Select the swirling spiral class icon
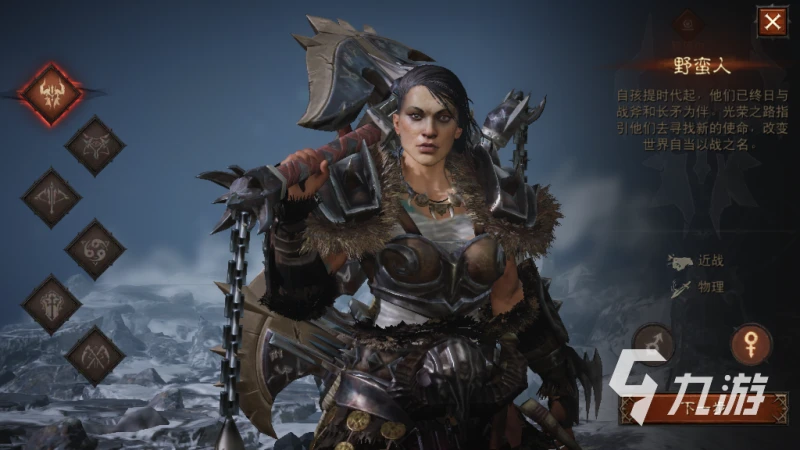 point(95,249)
